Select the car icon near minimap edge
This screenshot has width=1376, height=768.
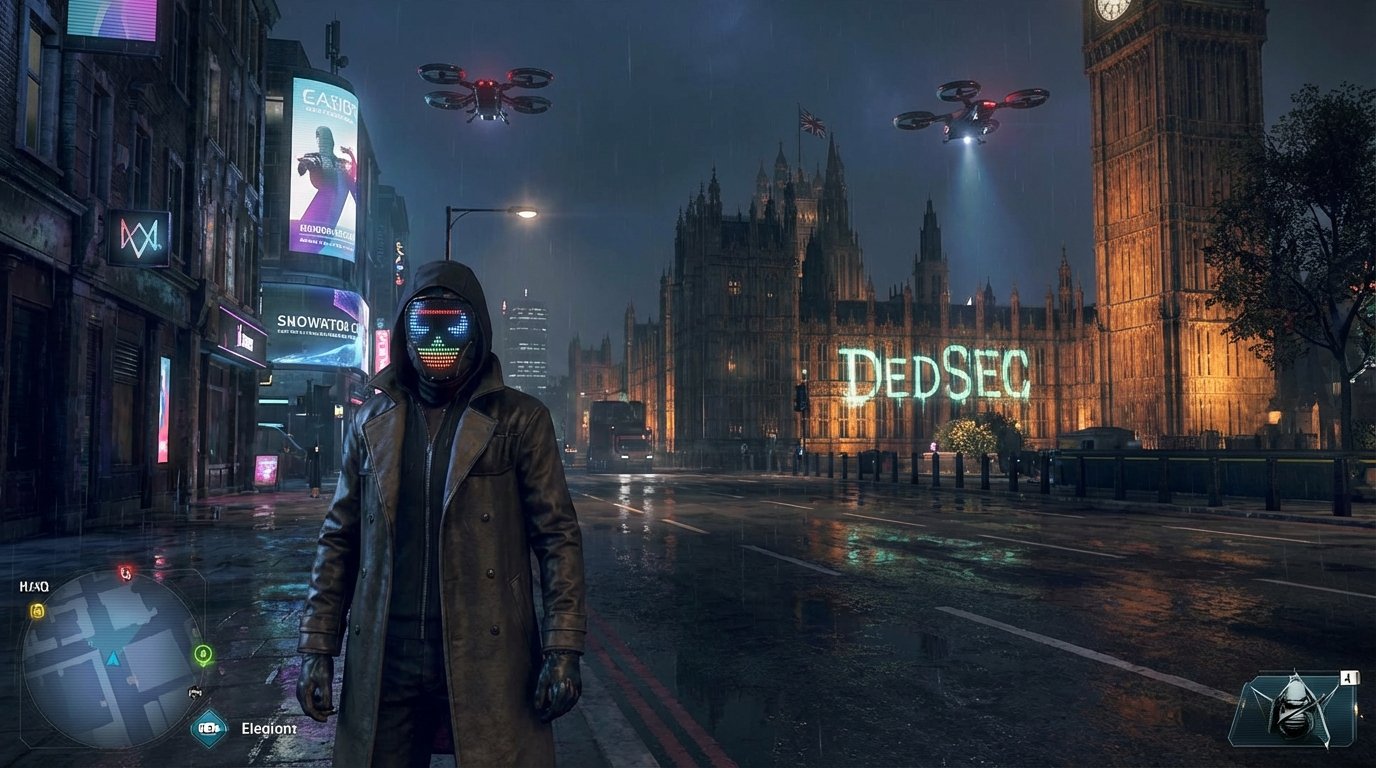click(195, 690)
